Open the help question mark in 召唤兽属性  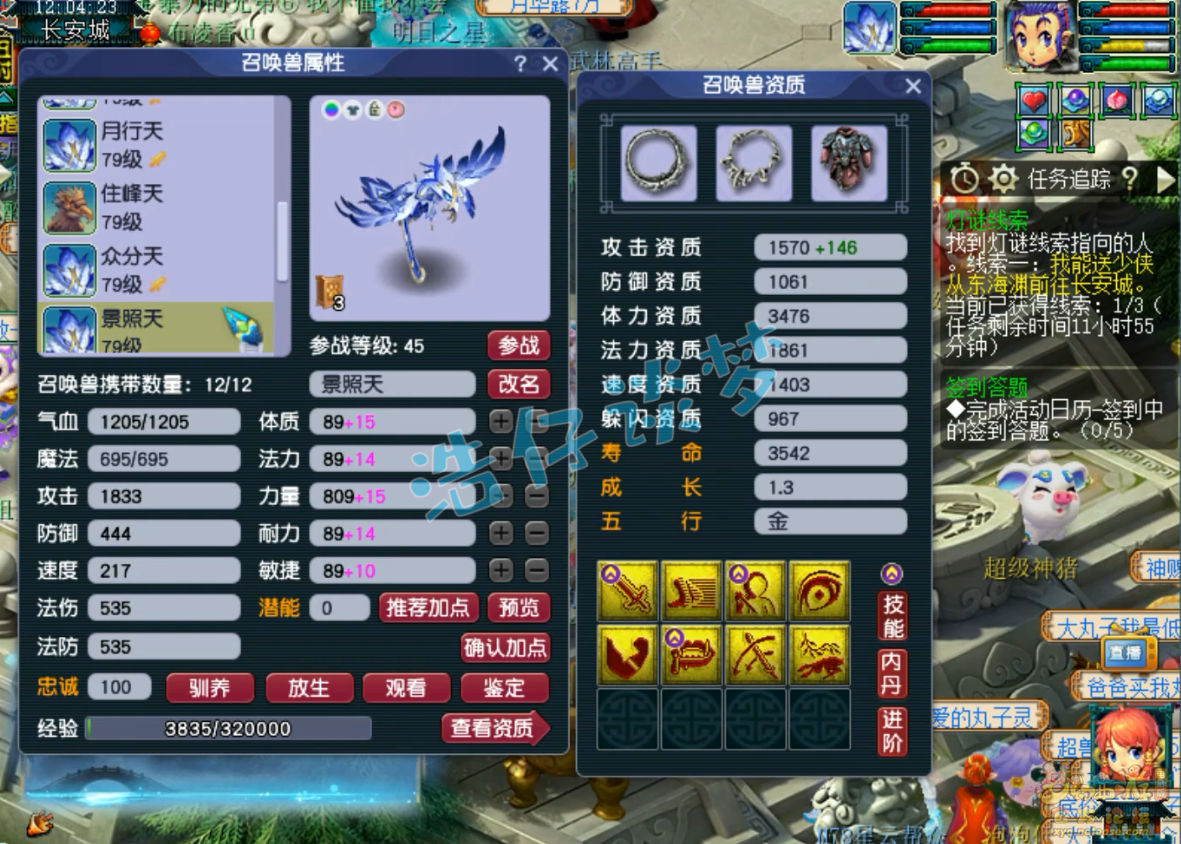[x=520, y=64]
